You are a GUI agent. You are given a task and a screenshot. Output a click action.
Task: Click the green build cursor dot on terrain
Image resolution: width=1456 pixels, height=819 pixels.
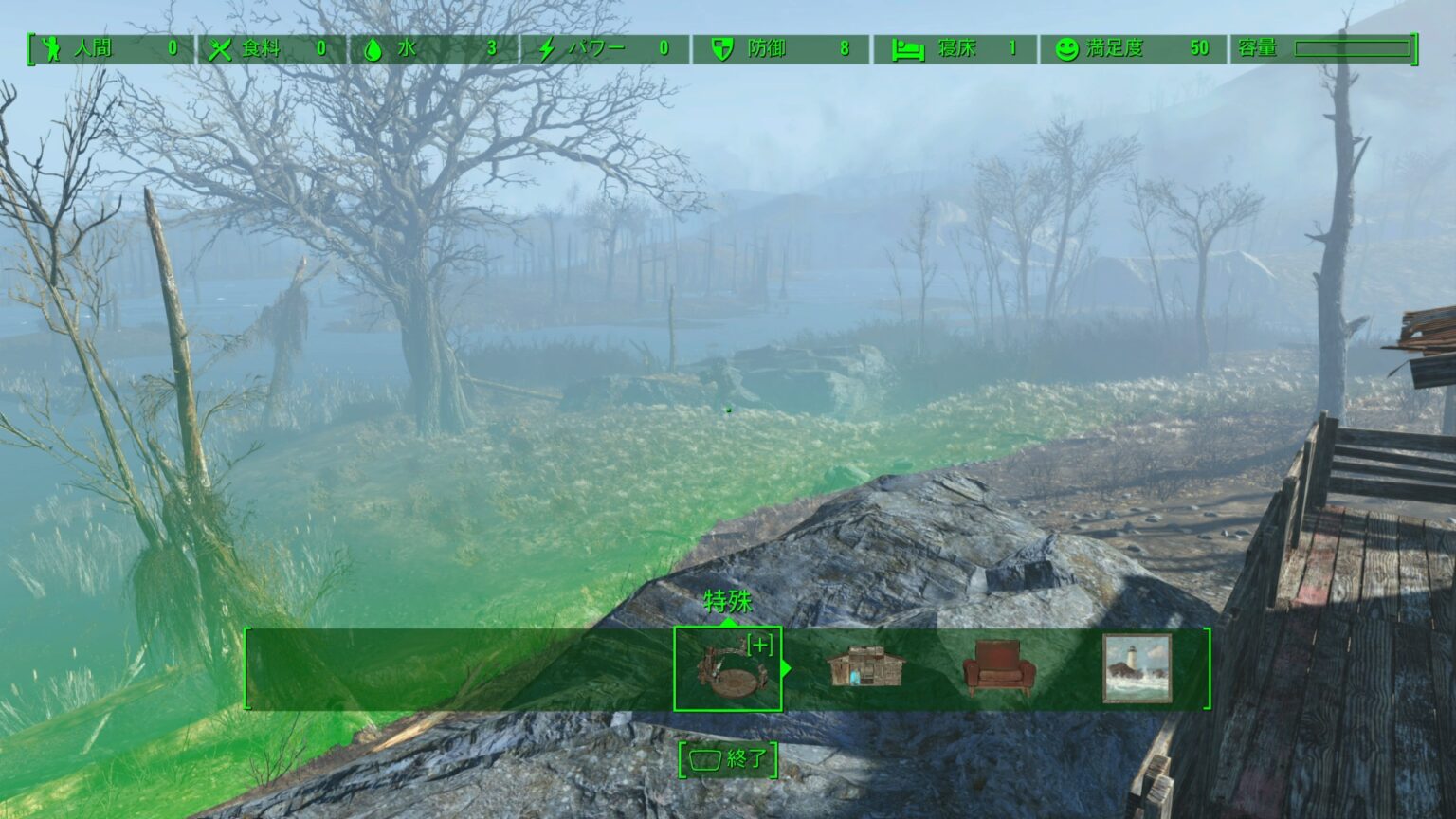[728, 410]
